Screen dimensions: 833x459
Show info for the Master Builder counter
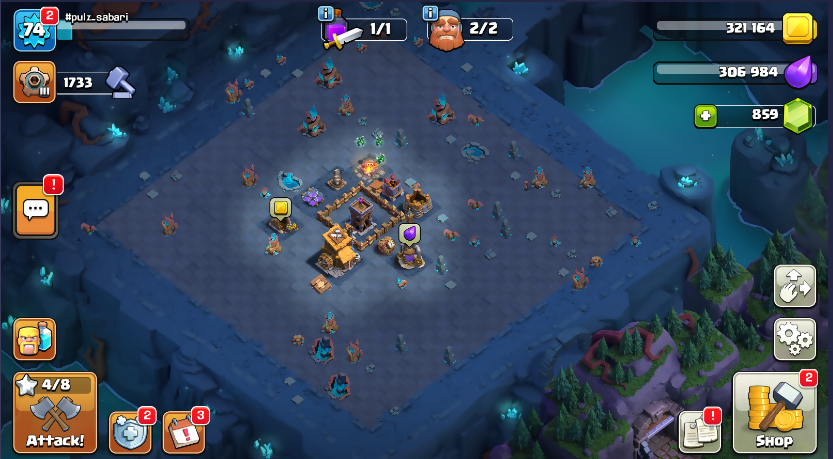[431, 13]
